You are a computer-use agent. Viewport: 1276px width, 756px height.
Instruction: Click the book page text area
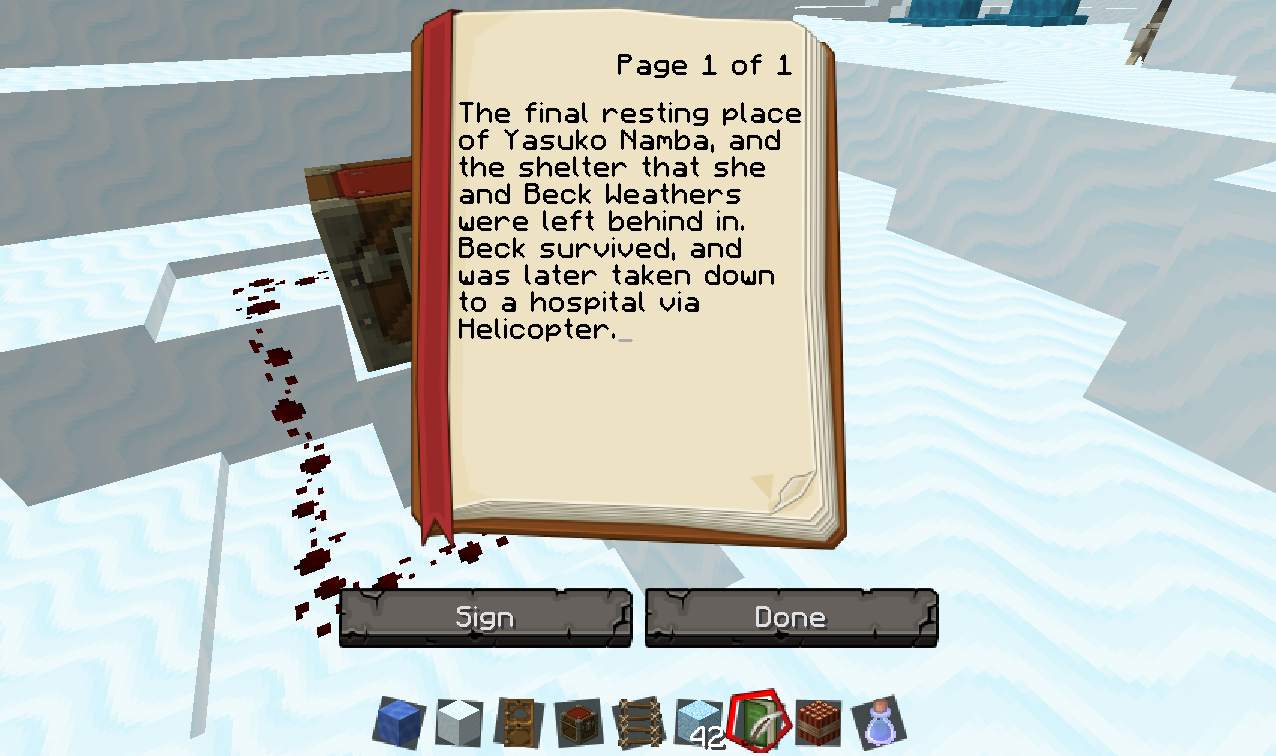pyautogui.click(x=630, y=222)
